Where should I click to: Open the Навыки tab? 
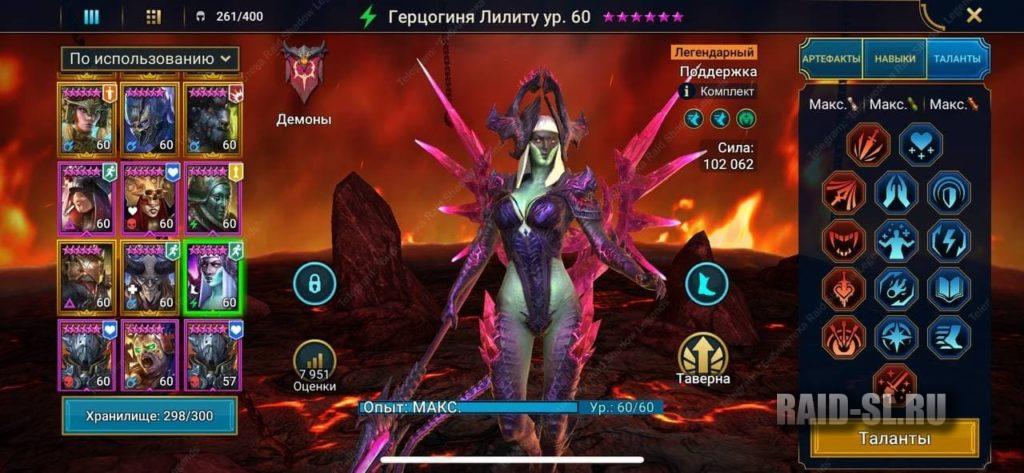click(x=894, y=60)
